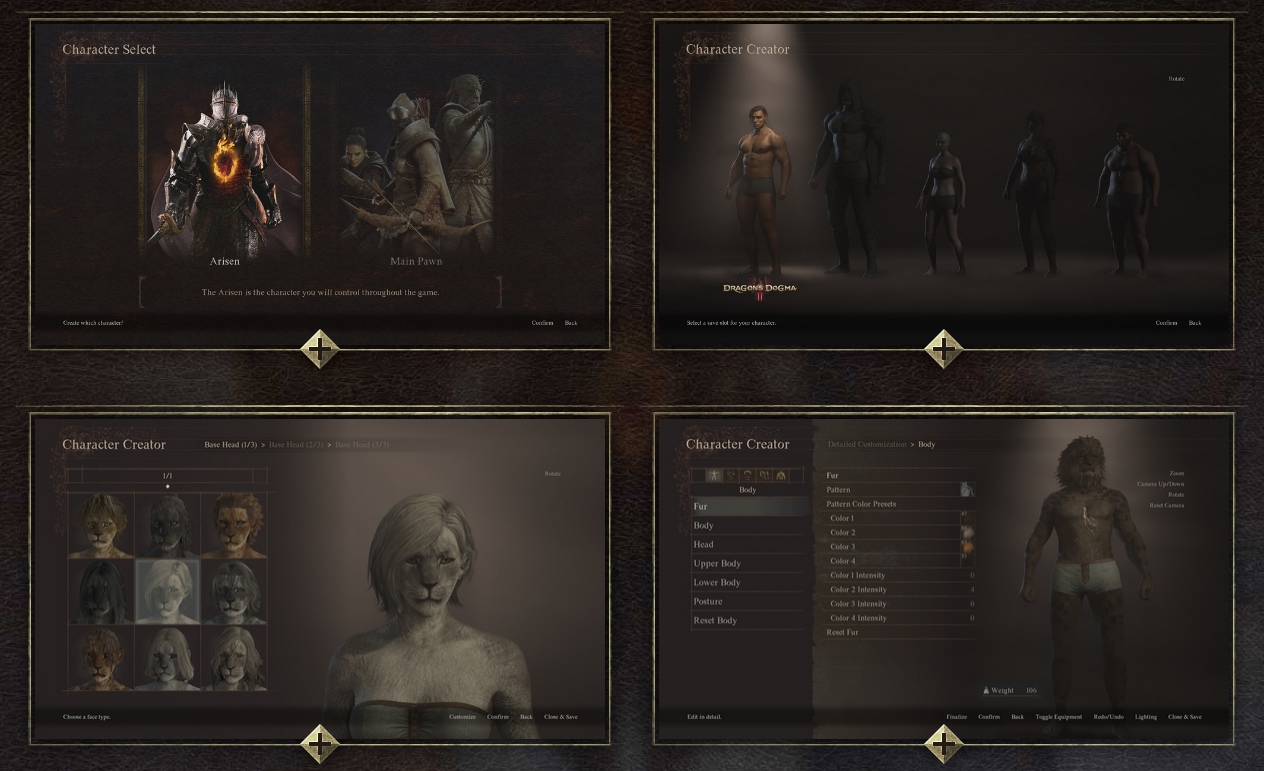This screenshot has height=771, width=1264.
Task: Open the Customize option
Action: point(462,717)
